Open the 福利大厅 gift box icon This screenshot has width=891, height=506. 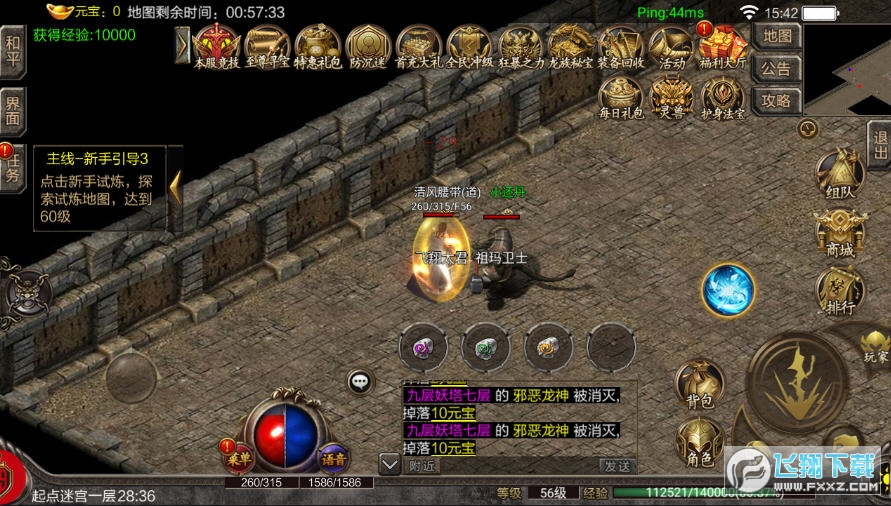coord(722,45)
